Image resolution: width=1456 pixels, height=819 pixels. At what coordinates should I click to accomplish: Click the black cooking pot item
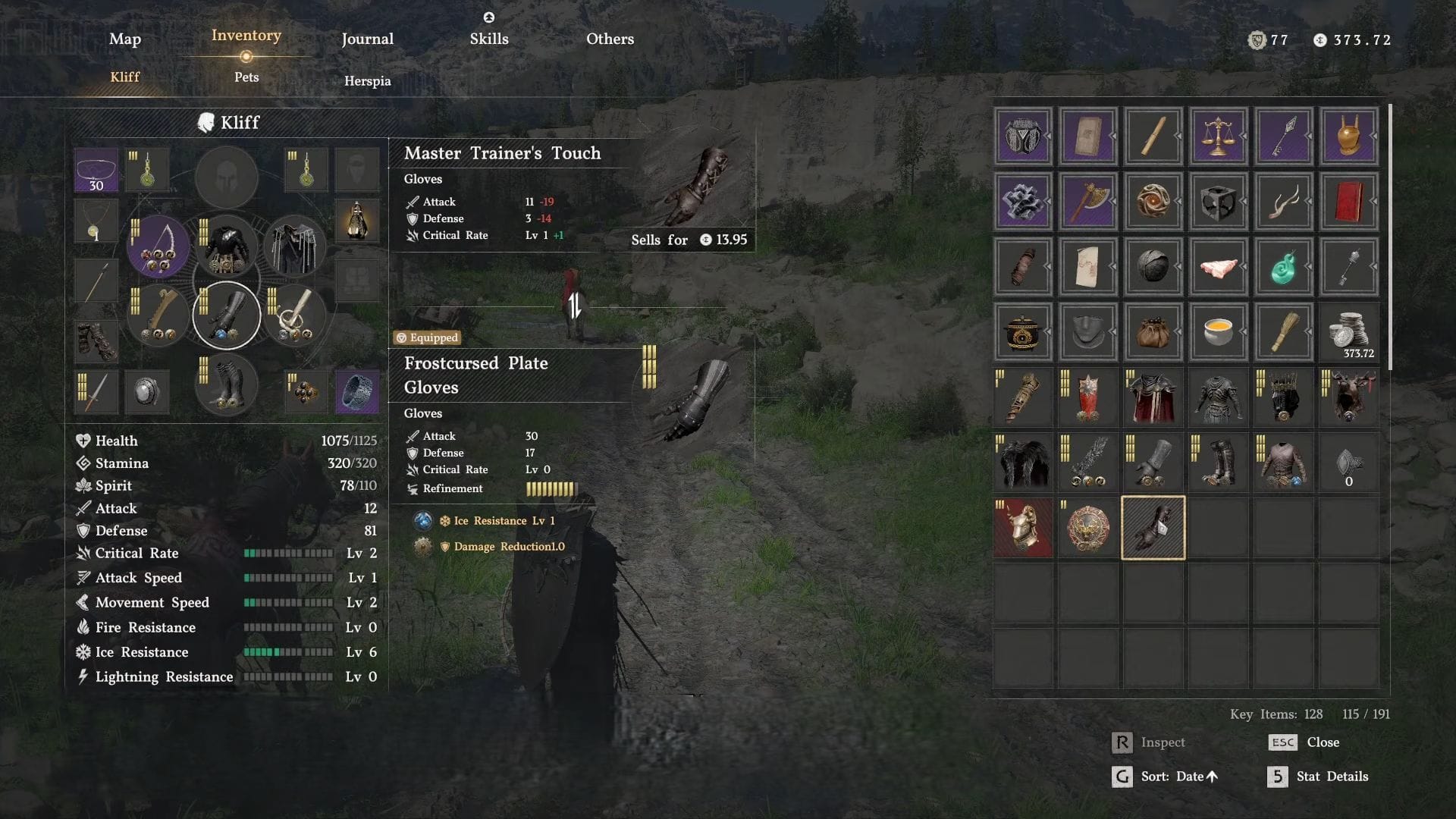pos(1022,332)
